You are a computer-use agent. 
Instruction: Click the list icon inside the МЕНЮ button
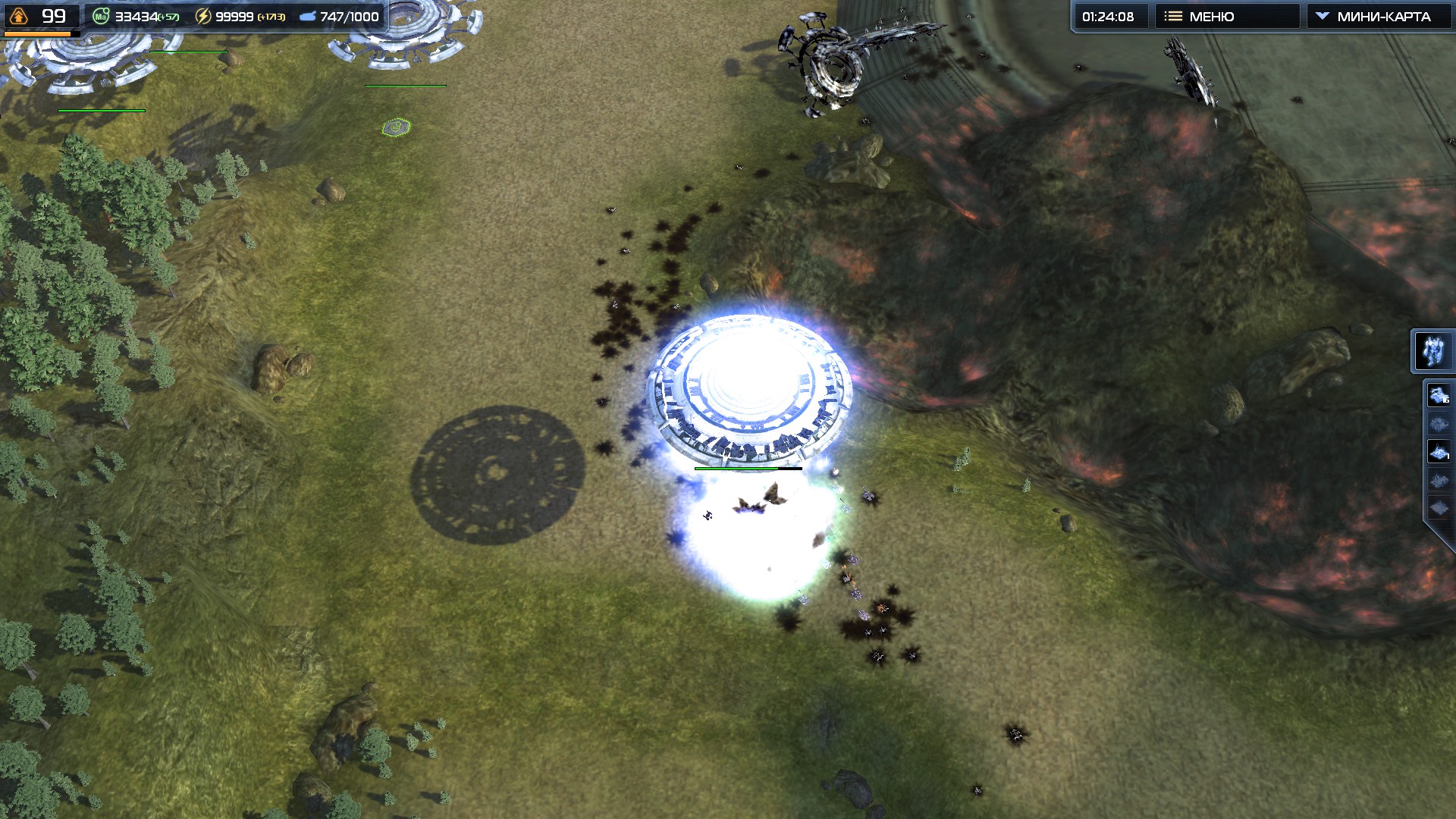pos(1174,14)
